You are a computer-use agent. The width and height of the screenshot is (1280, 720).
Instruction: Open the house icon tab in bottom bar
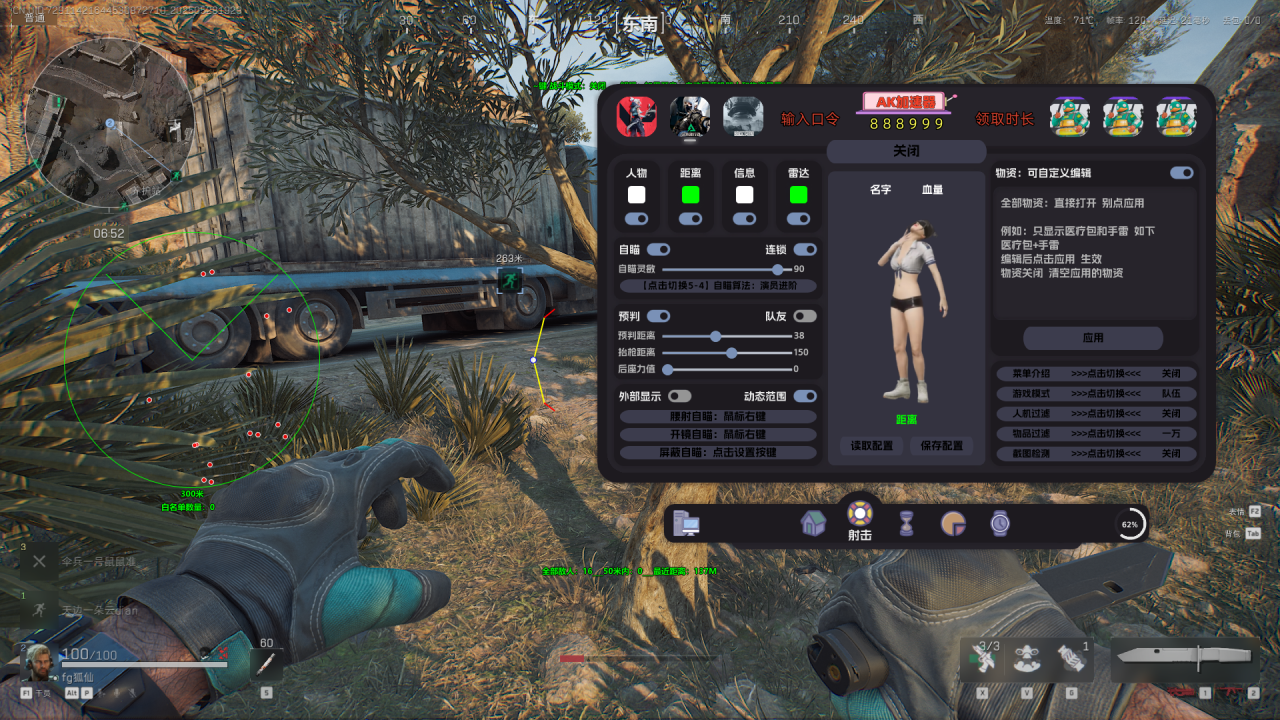[x=813, y=523]
